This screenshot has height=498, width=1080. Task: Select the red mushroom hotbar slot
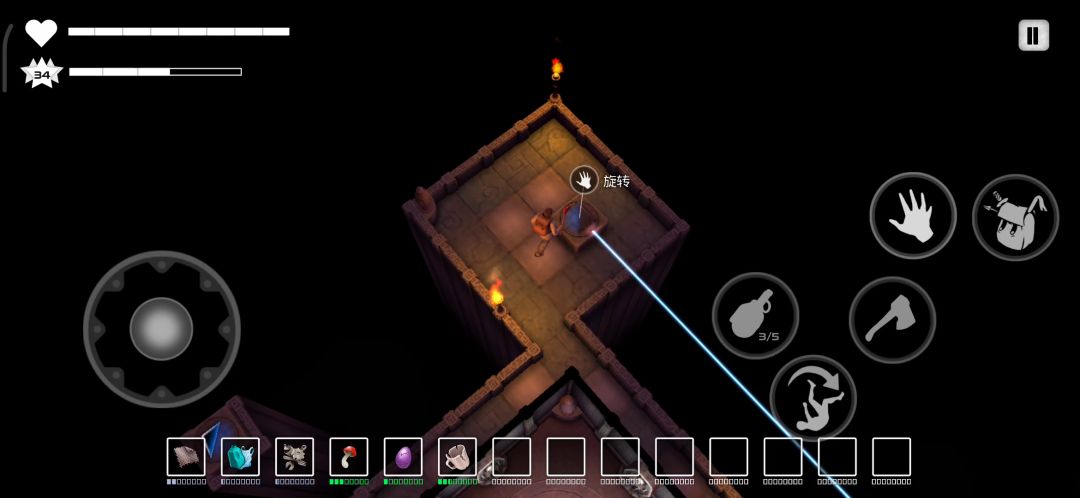pos(349,457)
